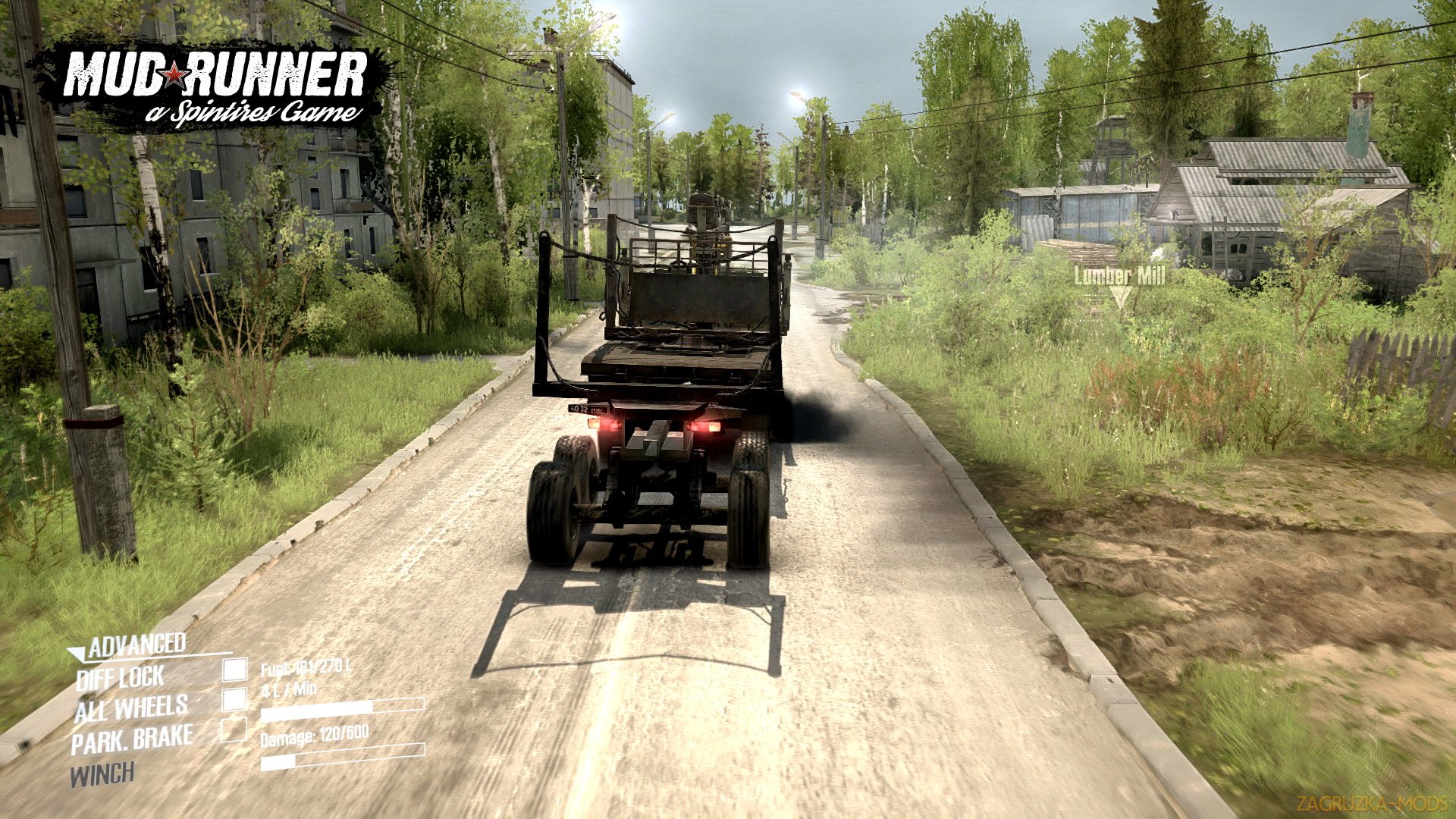The image size is (1456, 819).
Task: Toggle the PARK. BRAKE checkbox
Action: point(235,729)
